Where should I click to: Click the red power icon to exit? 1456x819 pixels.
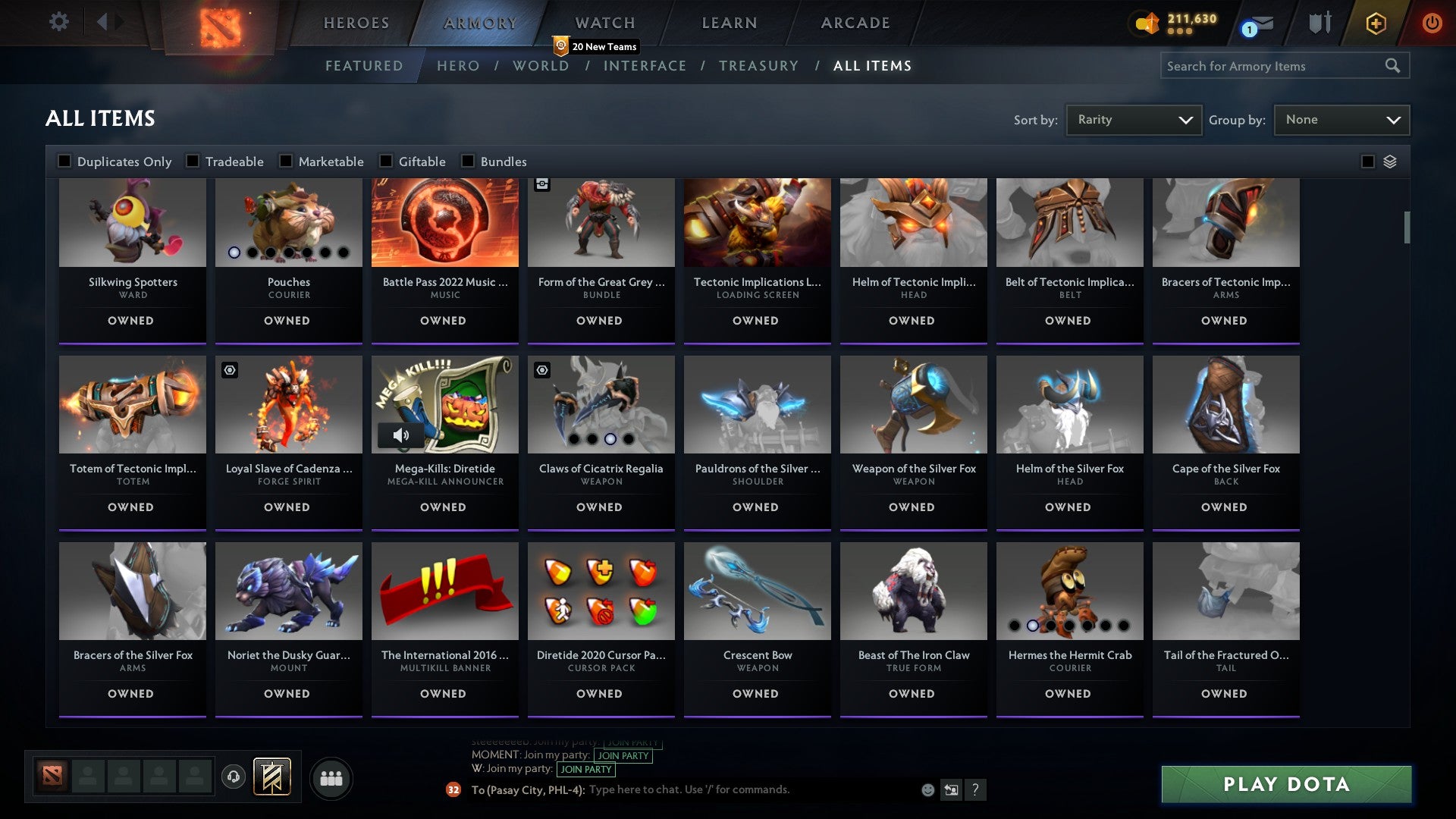1432,24
